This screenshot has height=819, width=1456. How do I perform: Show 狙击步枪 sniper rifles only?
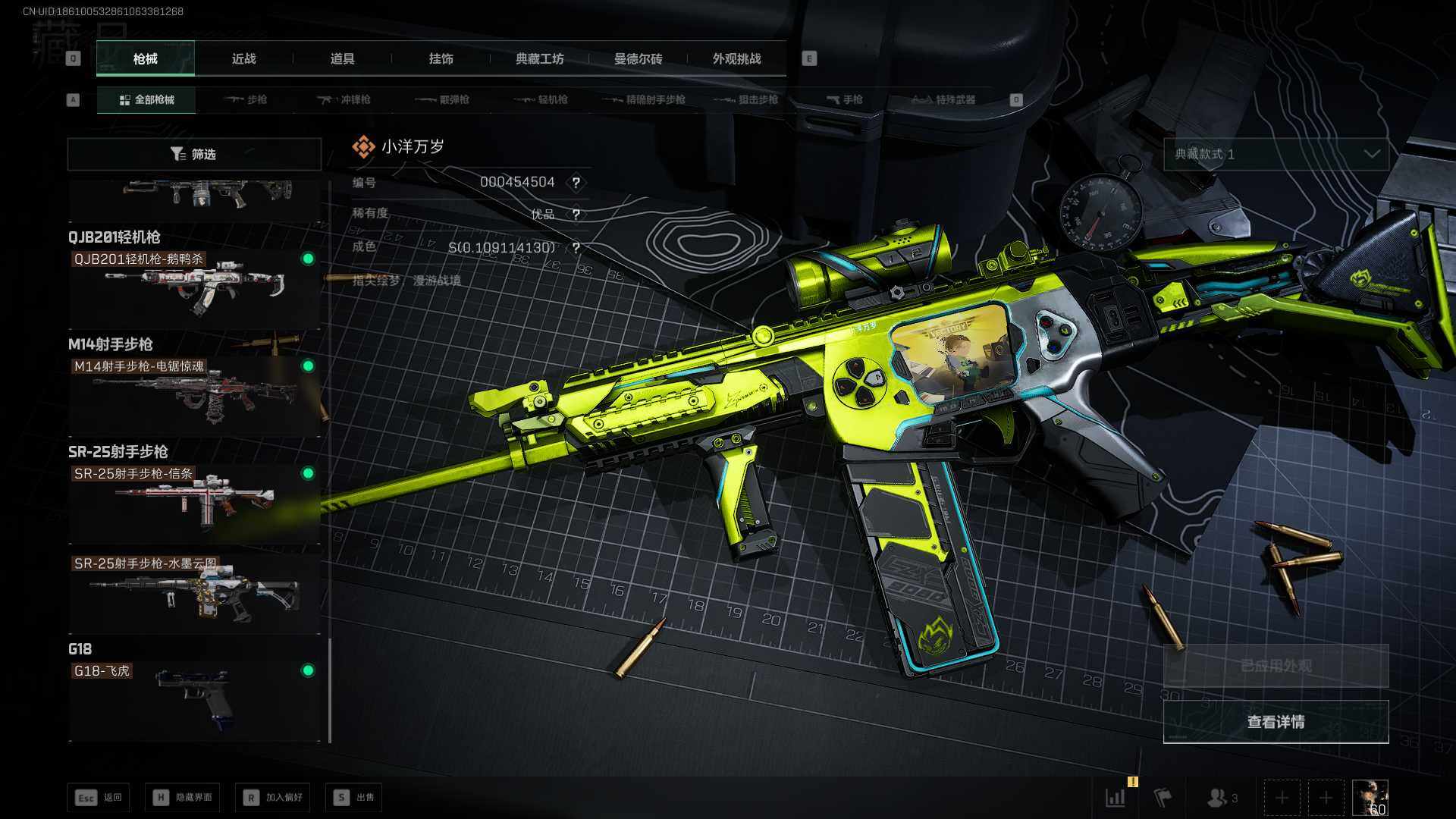pos(748,100)
